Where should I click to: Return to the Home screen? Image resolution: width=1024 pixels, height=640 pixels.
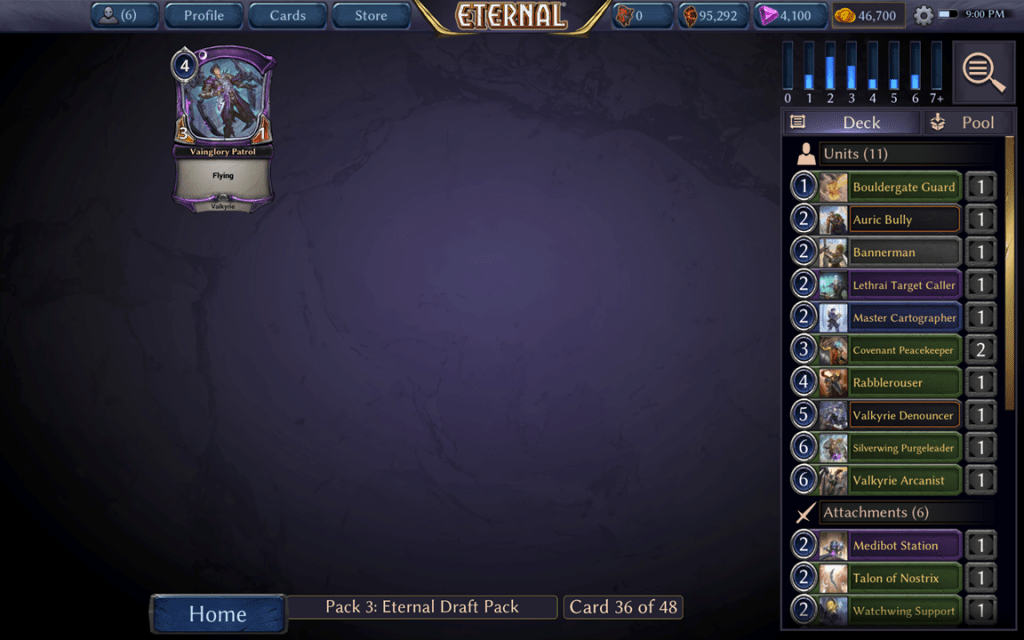point(218,614)
